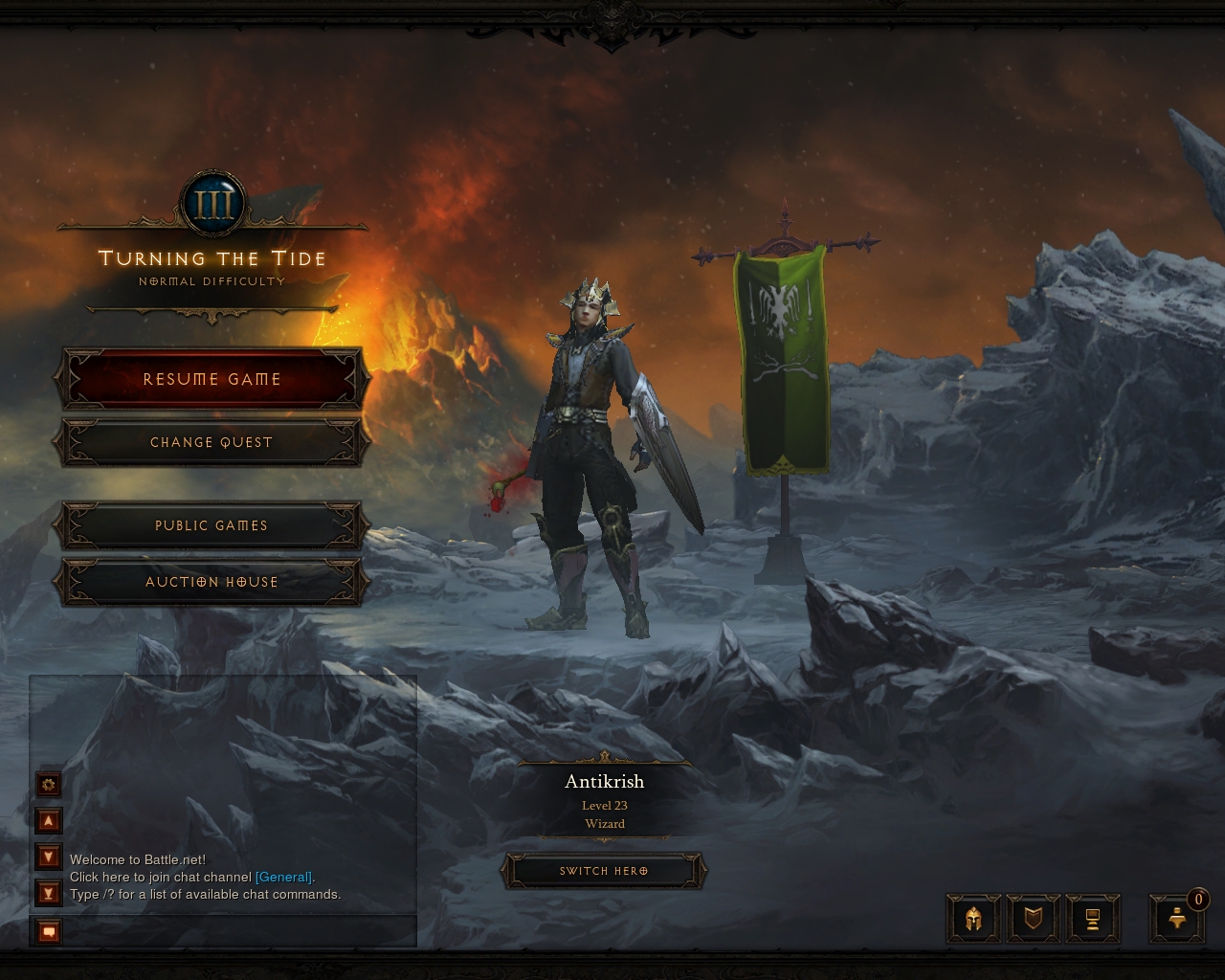Screen dimensions: 1225x980
Task: Open chat settings gear icon
Action: click(x=49, y=786)
